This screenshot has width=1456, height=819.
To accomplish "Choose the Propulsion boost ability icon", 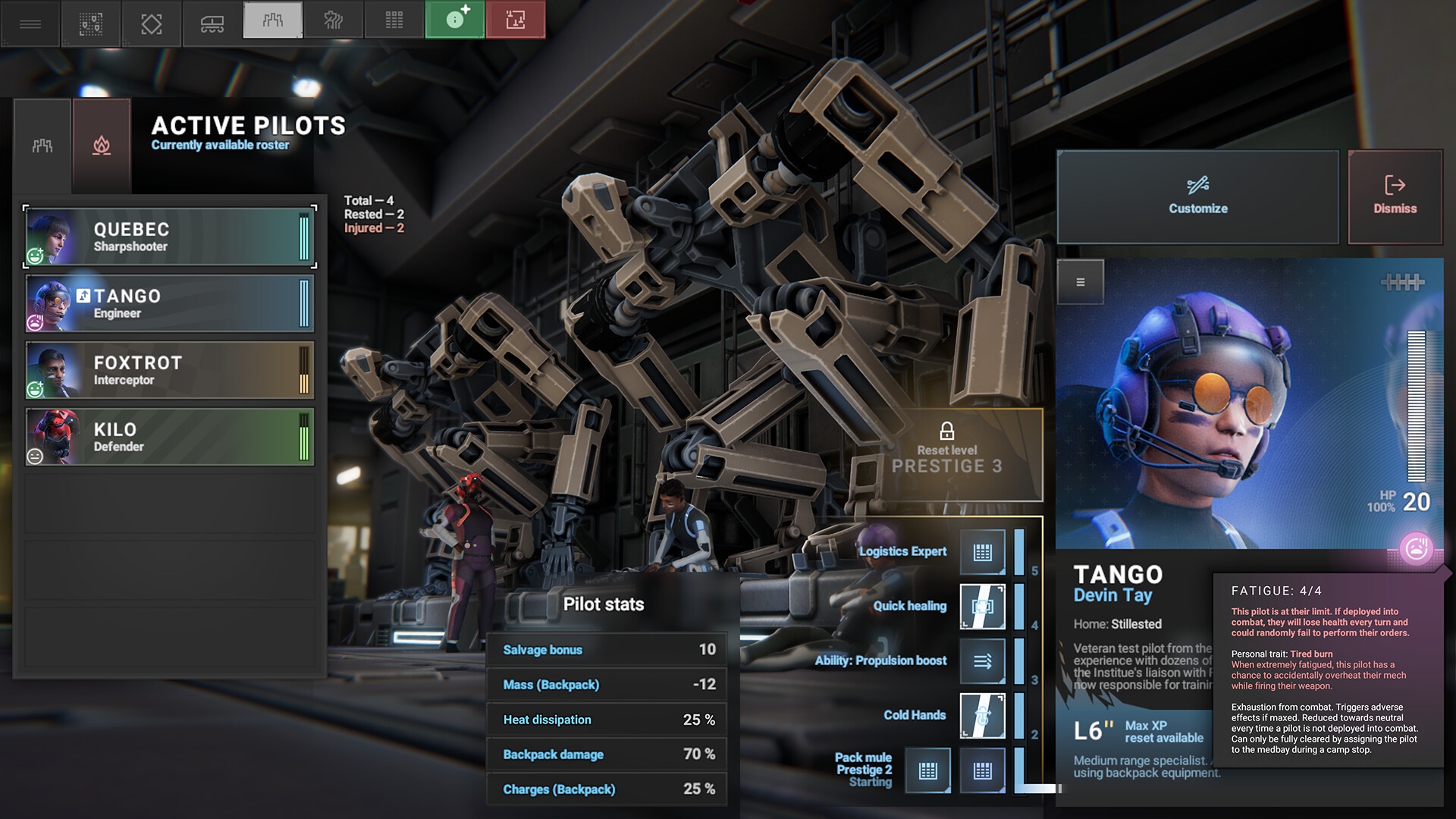I will (x=983, y=661).
